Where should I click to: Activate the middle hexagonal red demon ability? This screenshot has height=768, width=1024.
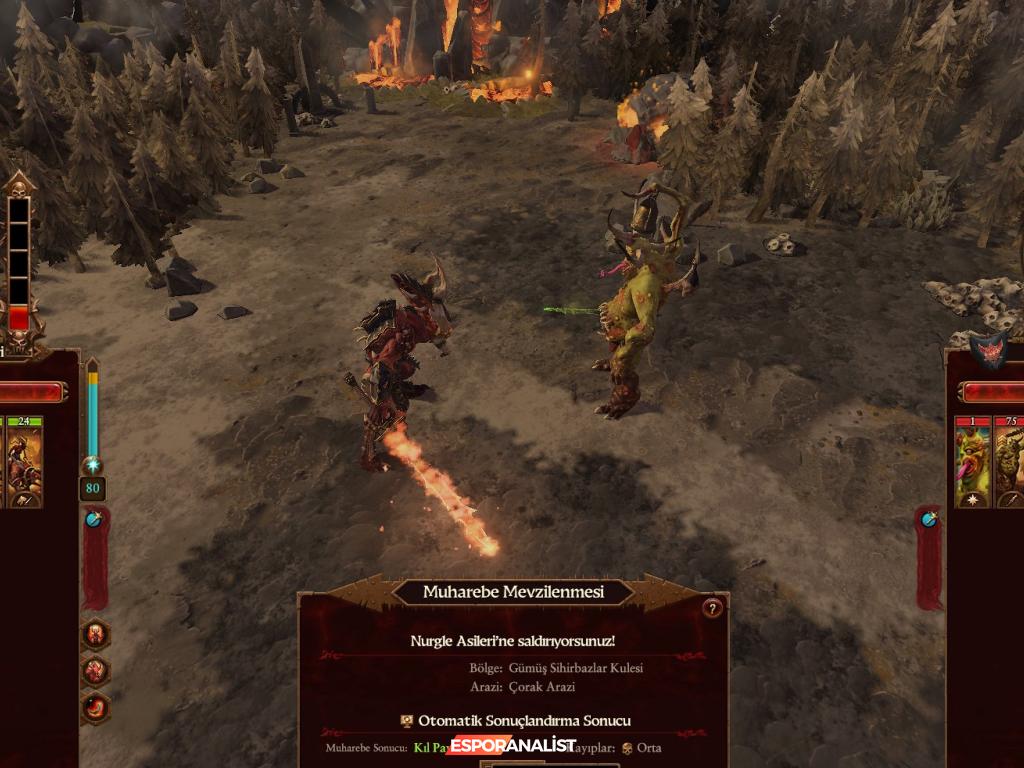click(97, 670)
